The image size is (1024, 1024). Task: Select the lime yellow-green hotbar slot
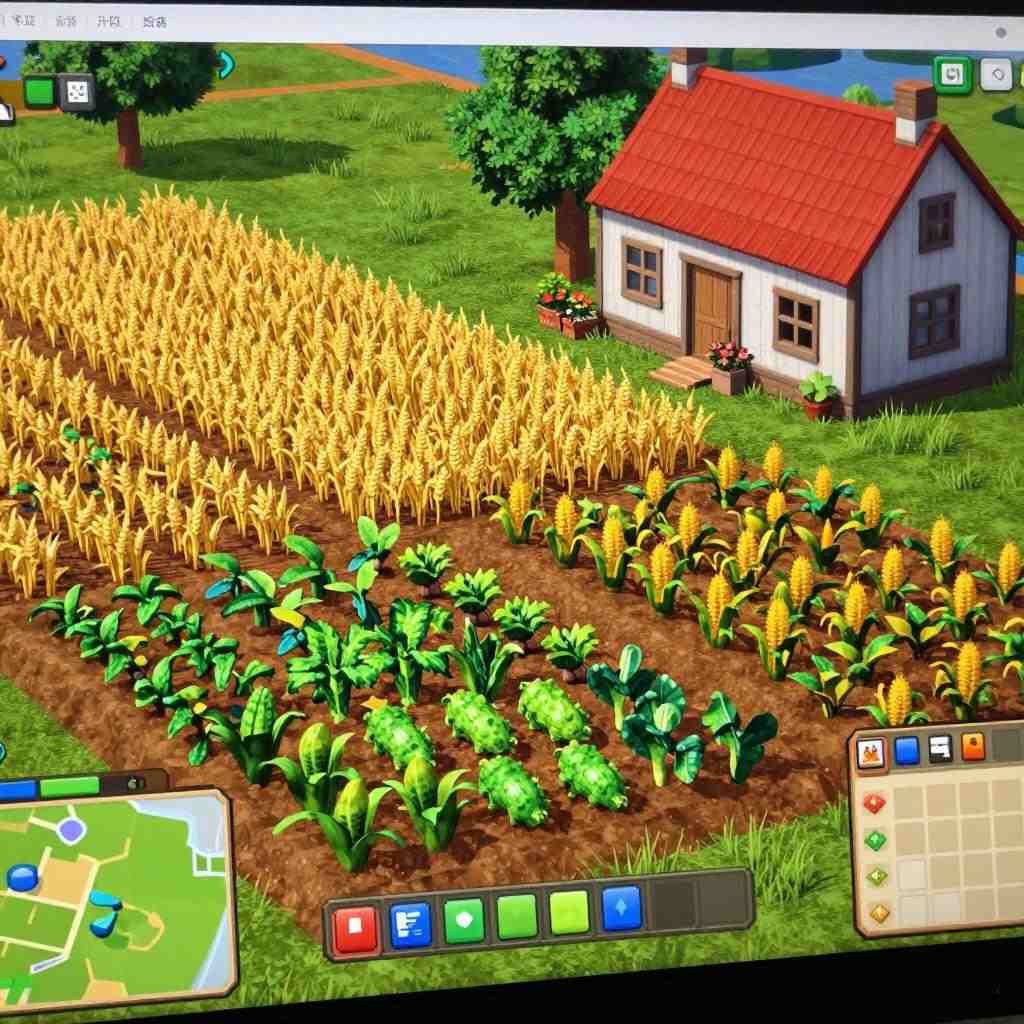pos(570,912)
